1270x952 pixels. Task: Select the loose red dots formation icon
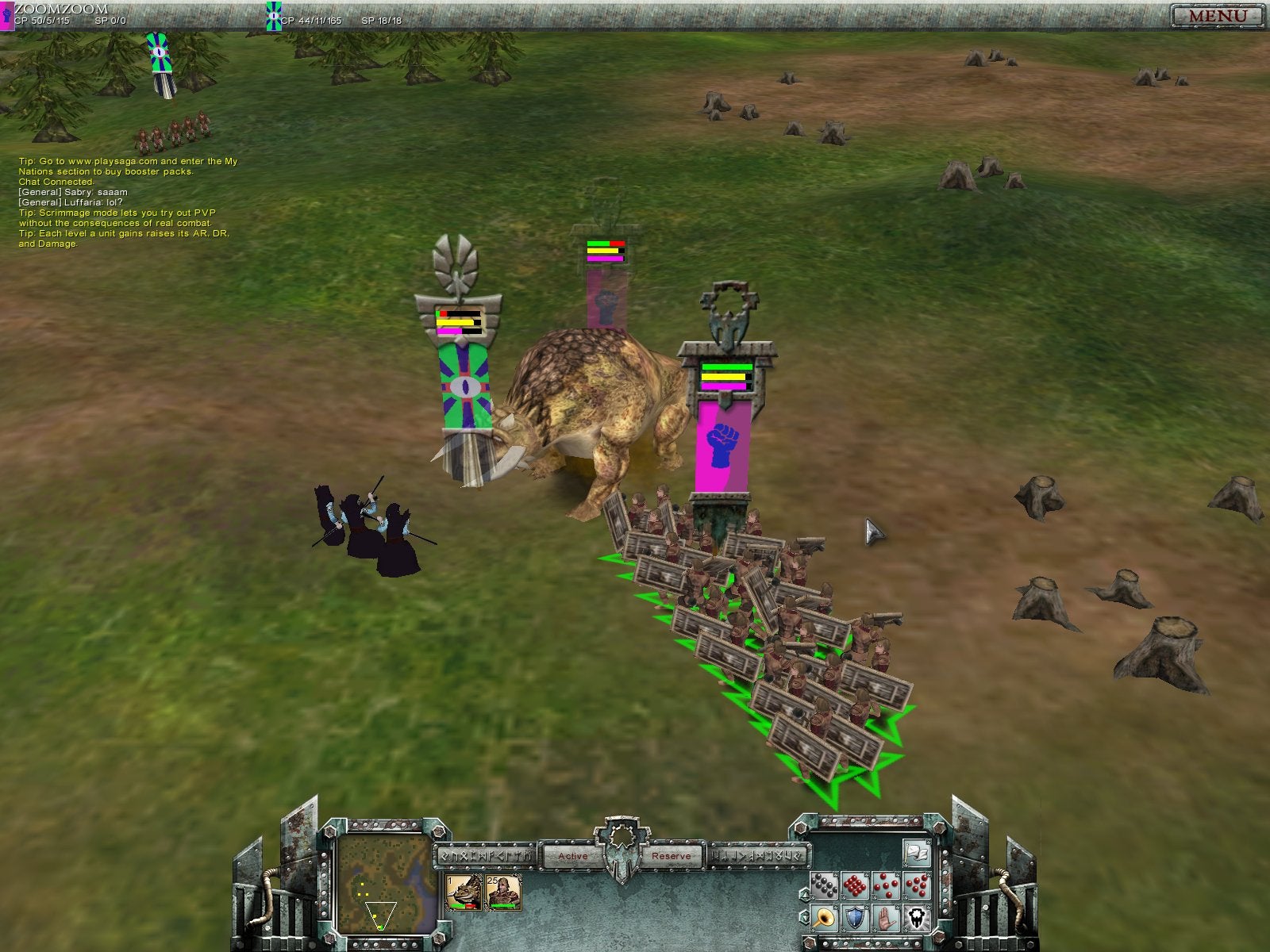tap(887, 885)
